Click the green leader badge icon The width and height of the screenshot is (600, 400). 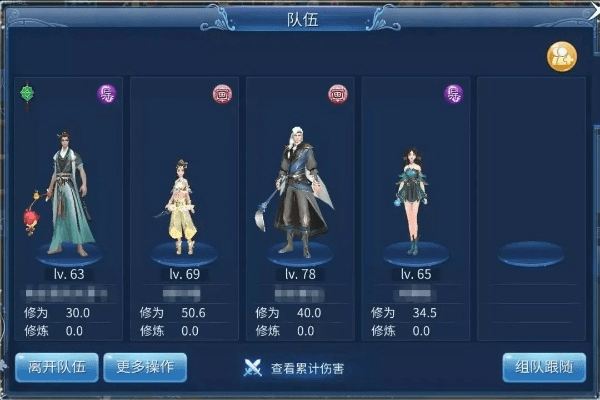(28, 94)
